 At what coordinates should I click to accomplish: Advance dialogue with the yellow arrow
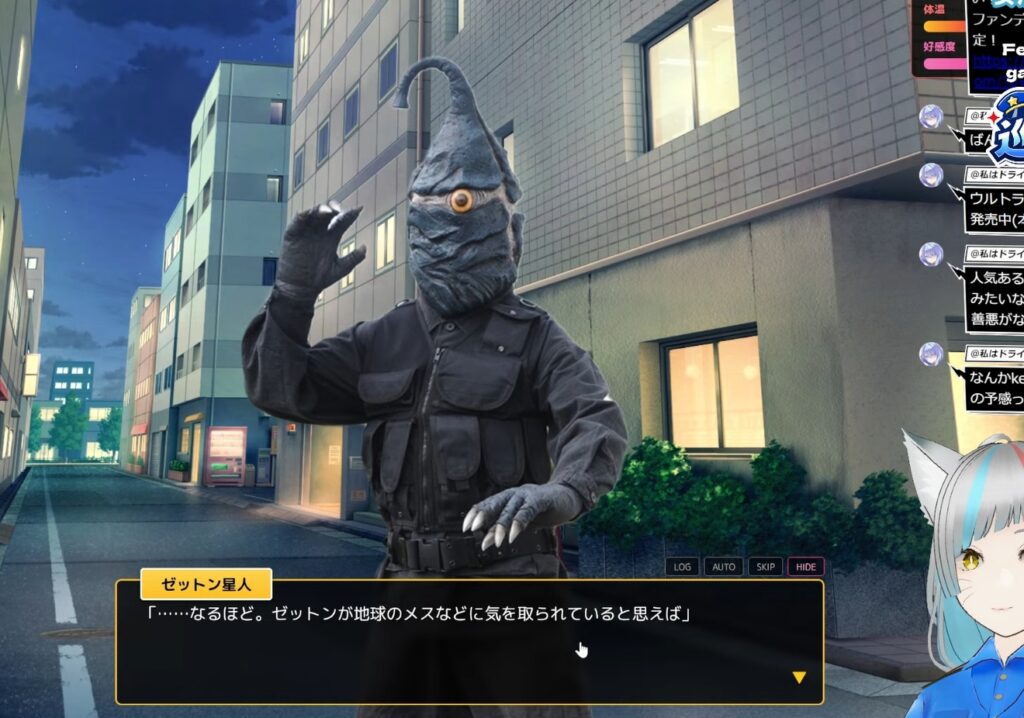point(798,677)
